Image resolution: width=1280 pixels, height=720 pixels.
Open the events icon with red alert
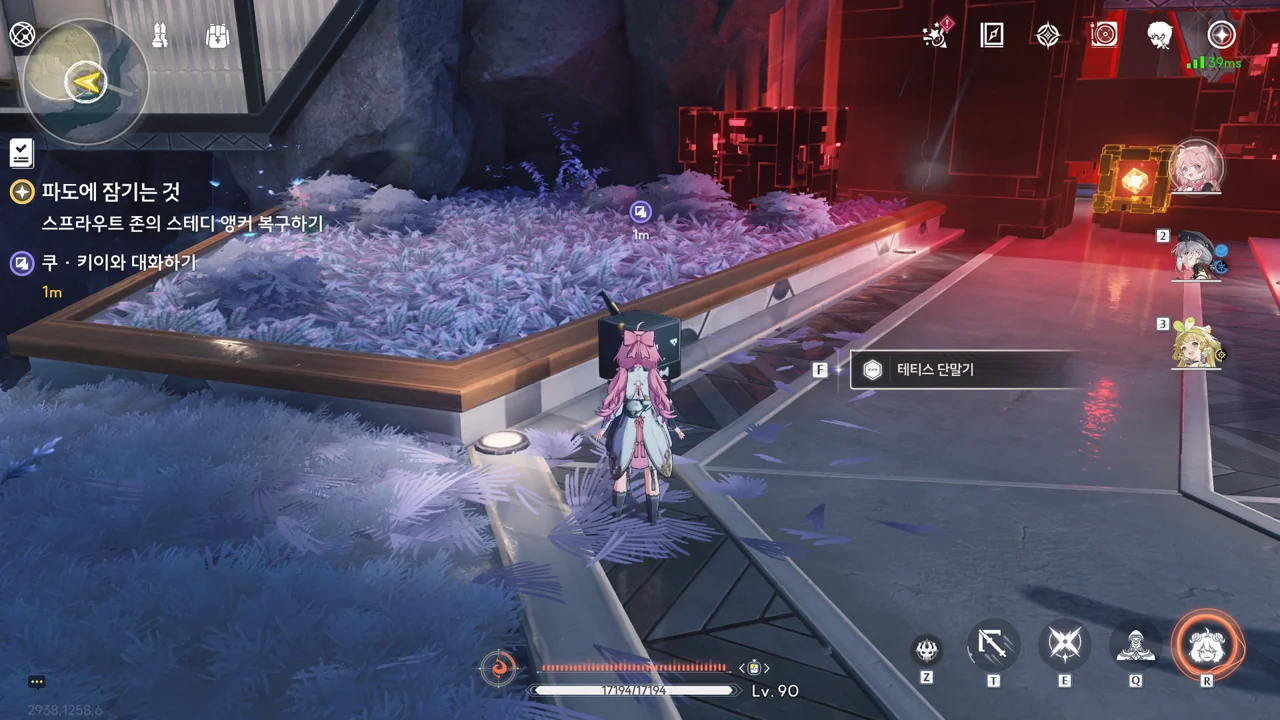(x=937, y=36)
